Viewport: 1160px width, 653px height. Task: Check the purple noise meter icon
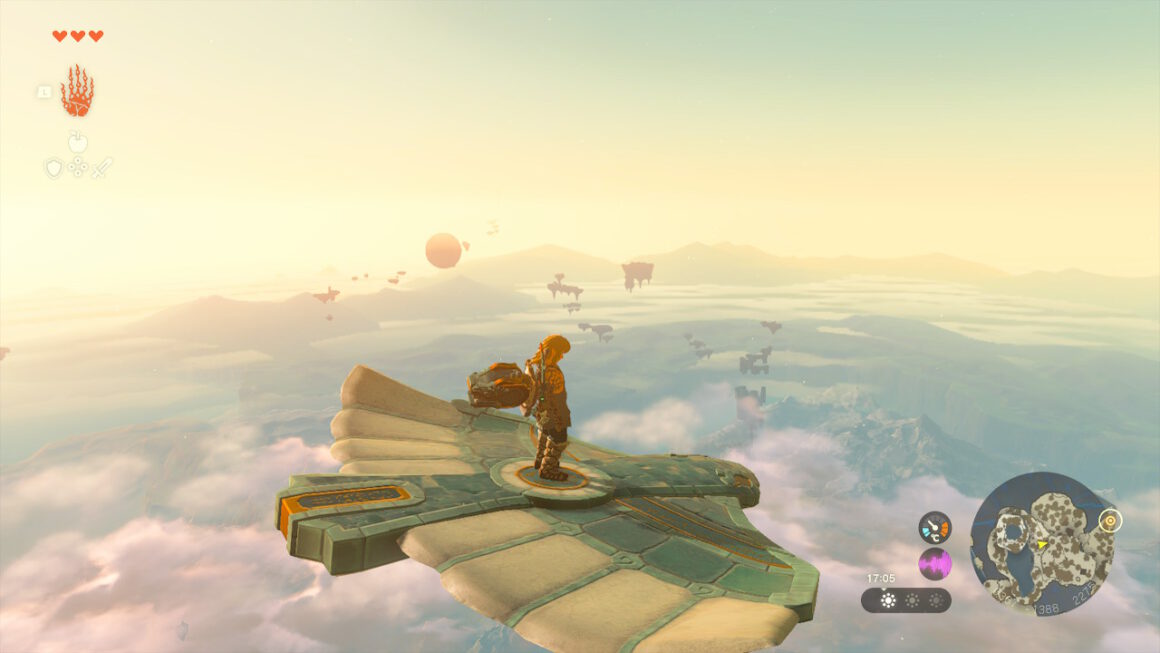point(935,564)
